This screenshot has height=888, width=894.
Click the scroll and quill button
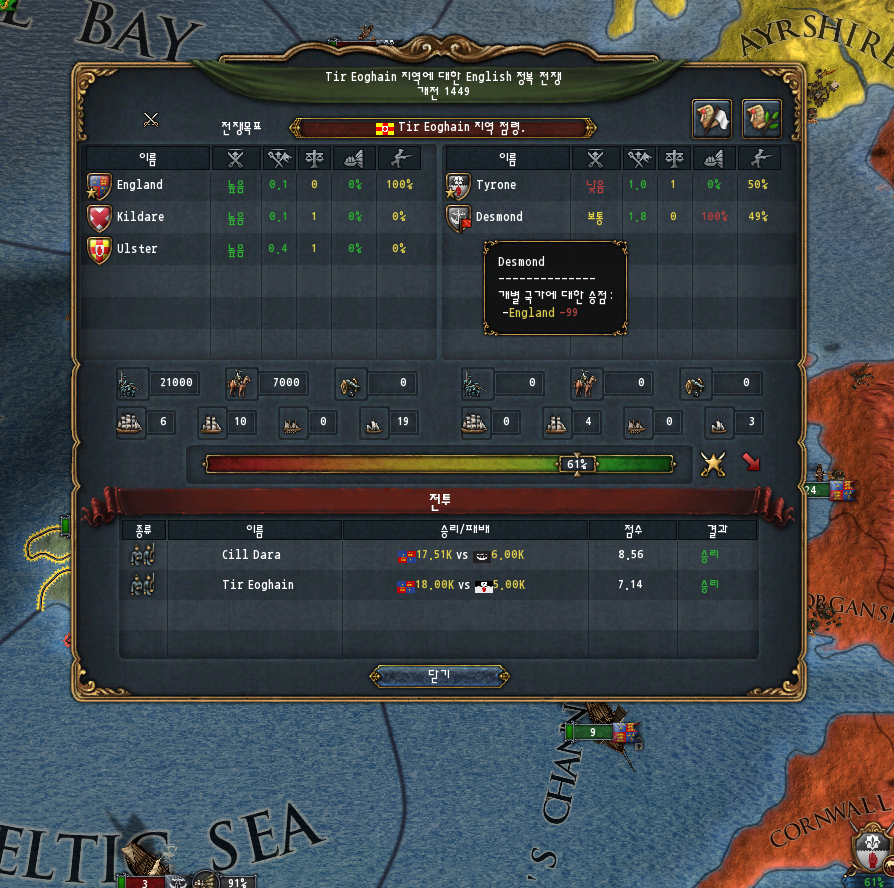pyautogui.click(x=712, y=119)
